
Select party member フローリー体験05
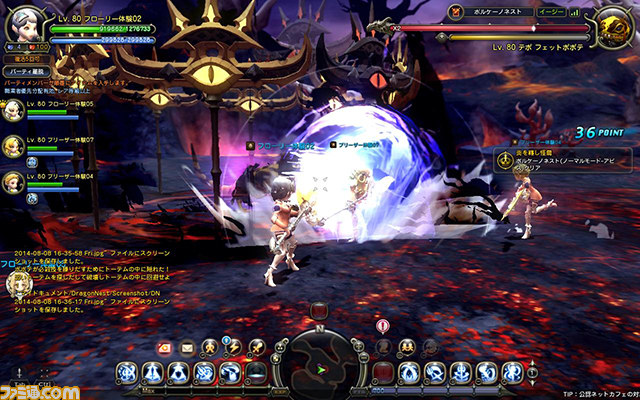tap(14, 113)
